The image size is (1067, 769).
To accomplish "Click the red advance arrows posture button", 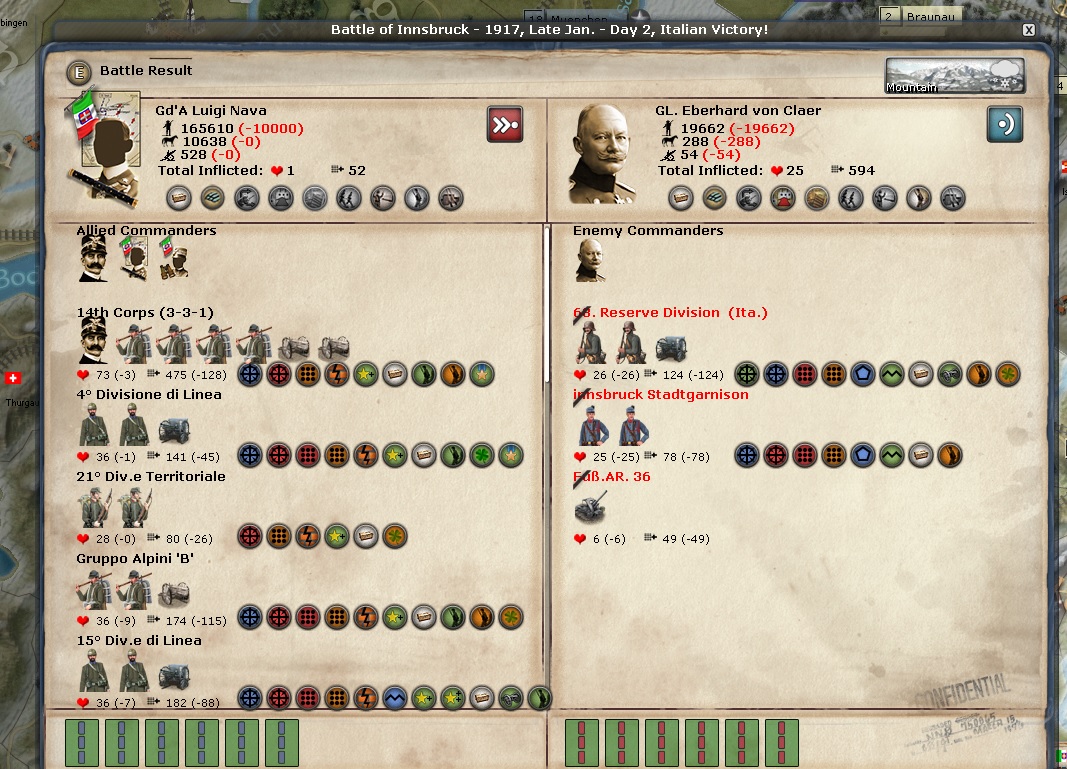I will tap(505, 124).
